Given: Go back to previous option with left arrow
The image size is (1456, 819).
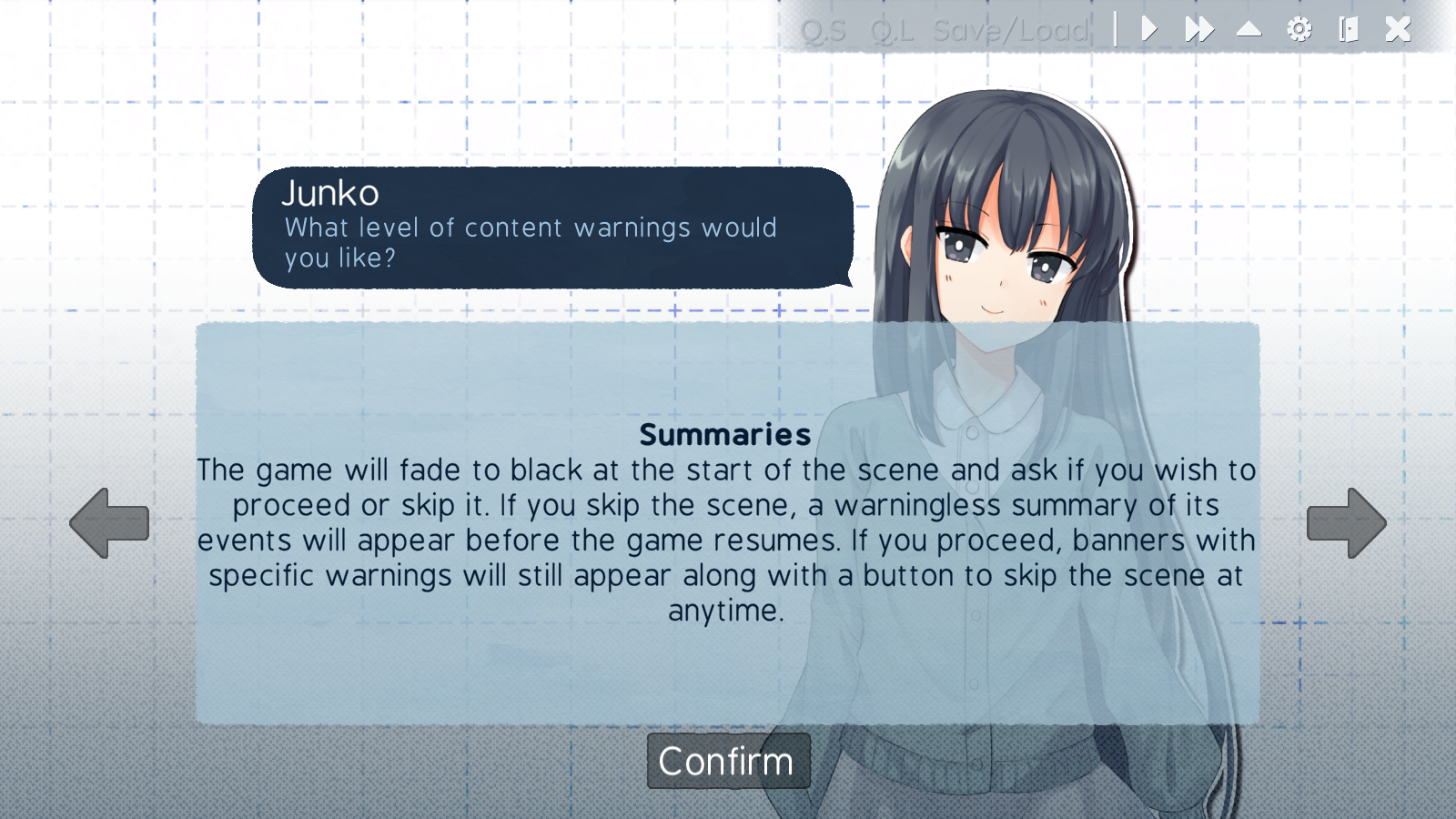Looking at the screenshot, I should [108, 521].
